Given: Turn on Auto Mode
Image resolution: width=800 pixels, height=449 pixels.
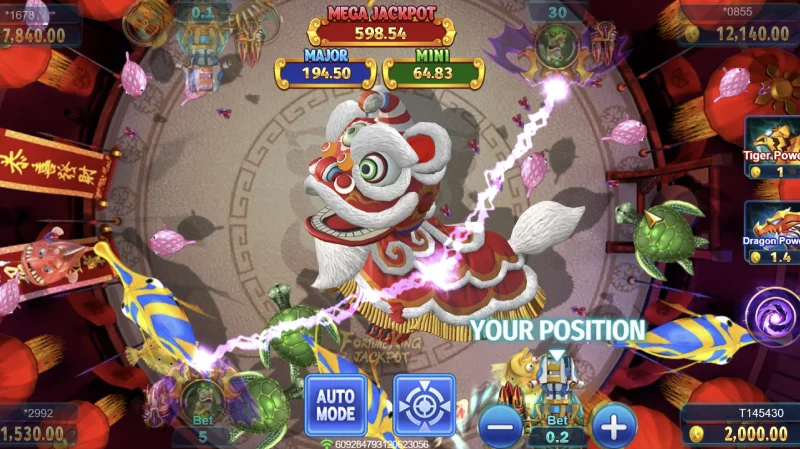Looking at the screenshot, I should (x=336, y=404).
